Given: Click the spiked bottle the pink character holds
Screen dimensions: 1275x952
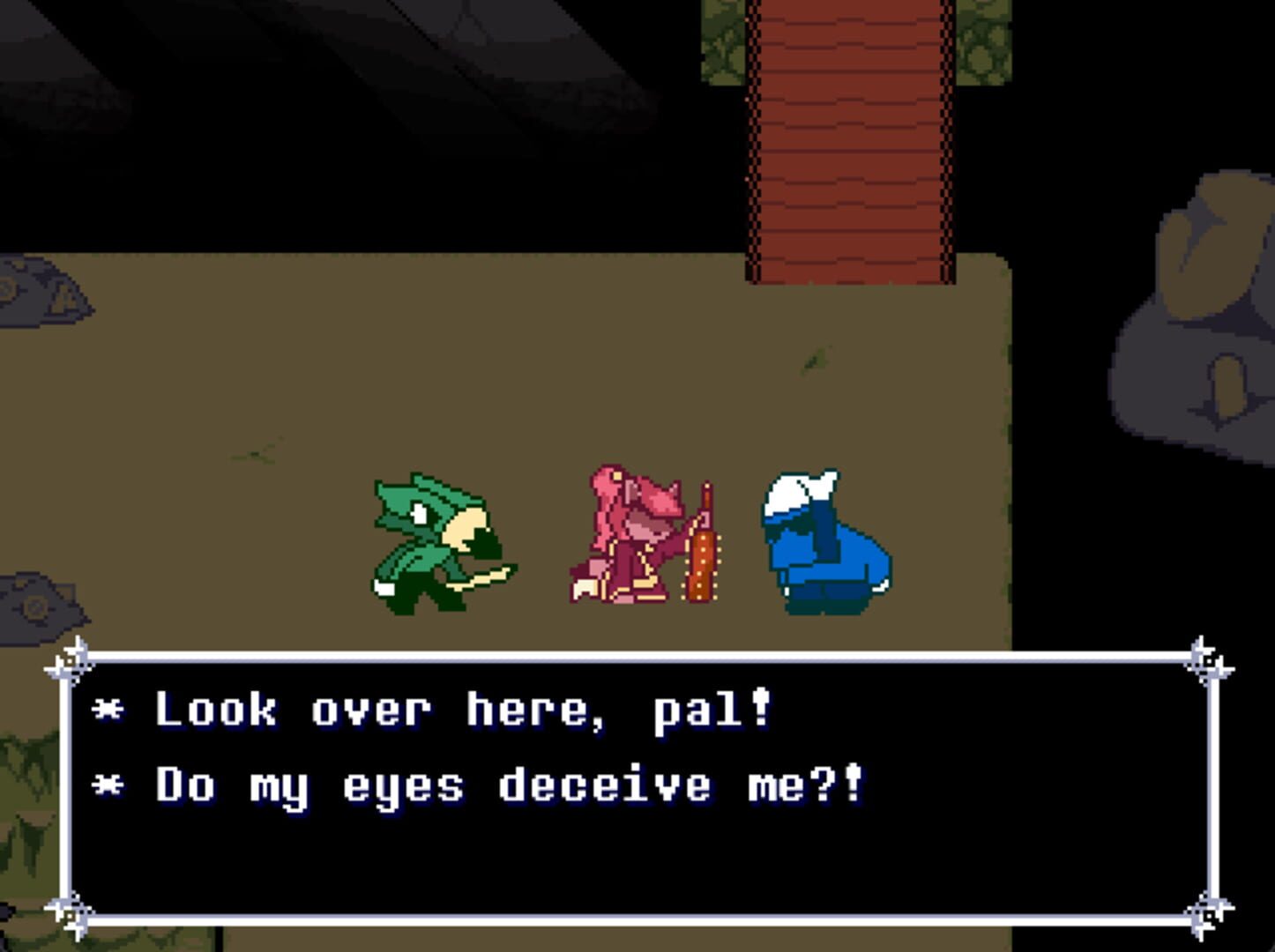Looking at the screenshot, I should (x=701, y=547).
